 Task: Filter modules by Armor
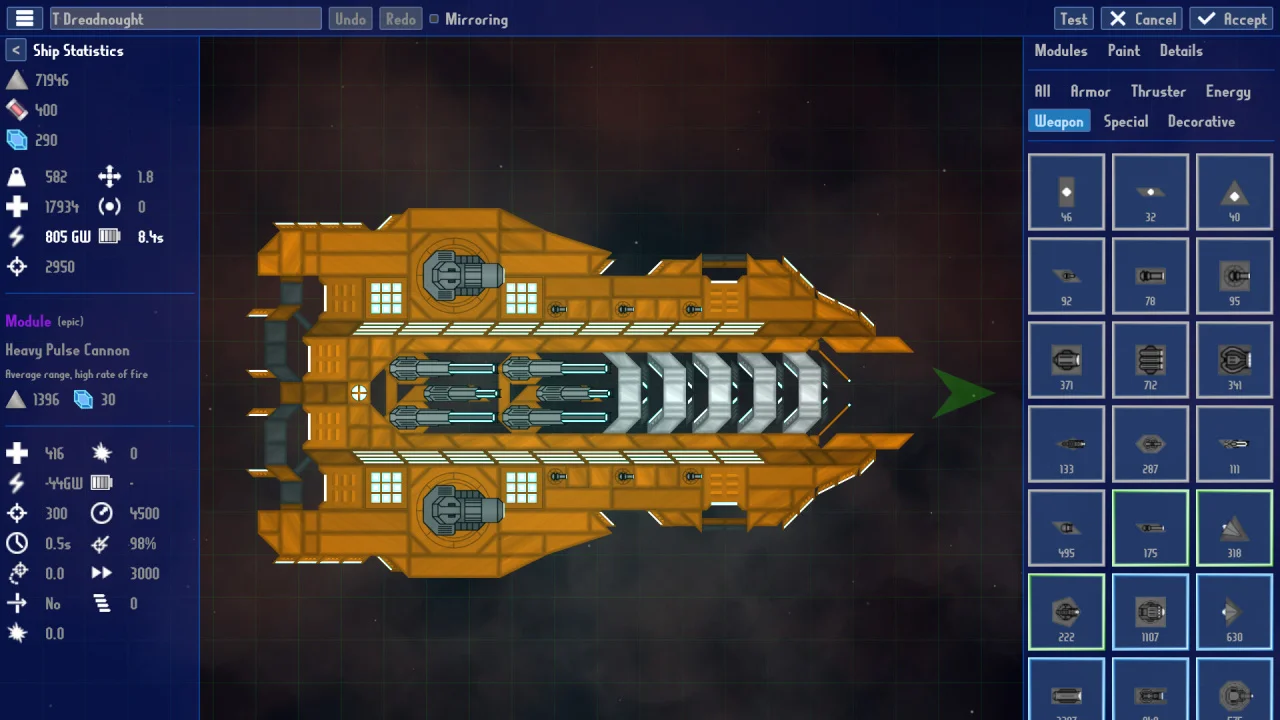pyautogui.click(x=1090, y=91)
